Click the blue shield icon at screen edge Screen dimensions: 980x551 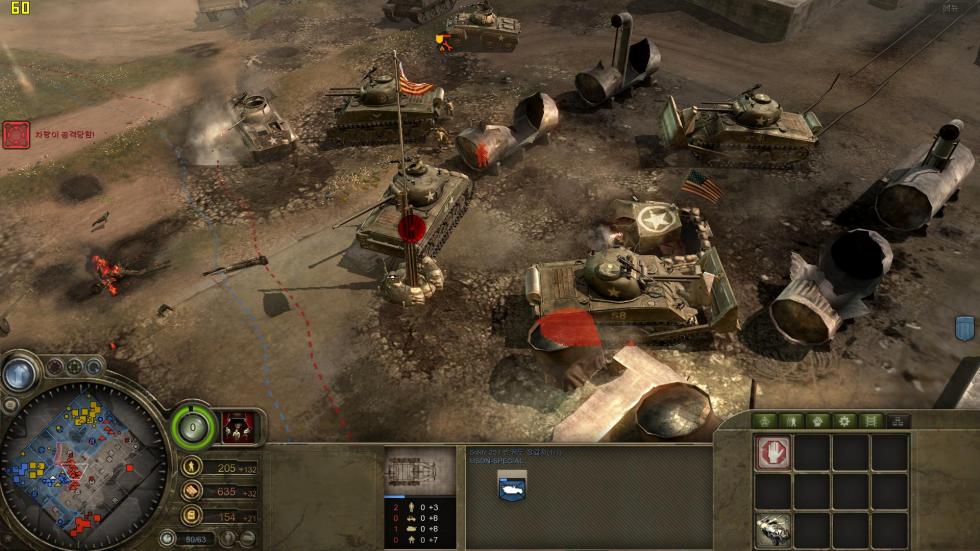(x=965, y=328)
